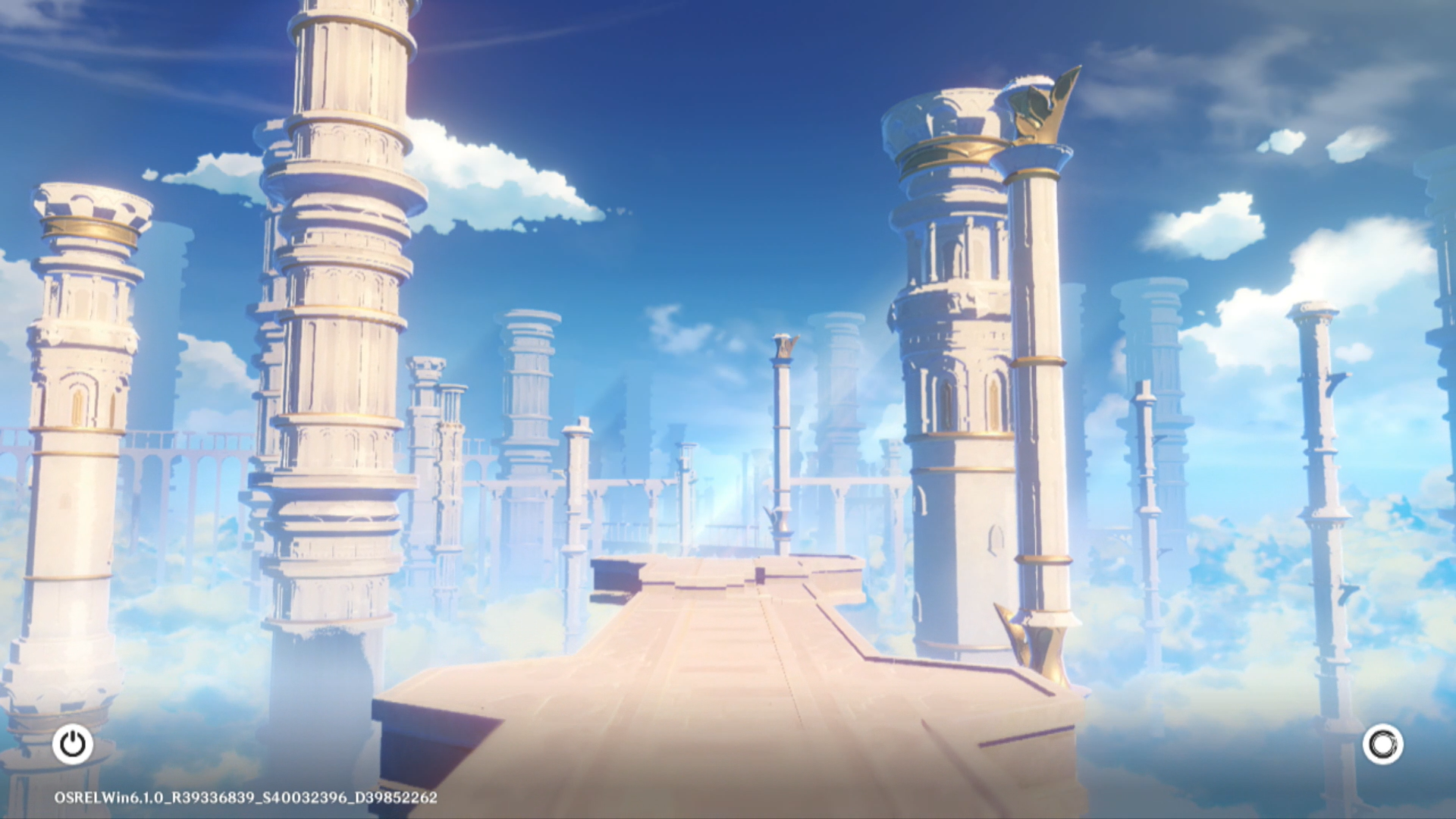
Task: Open the circular ring icon button
Action: point(1382,744)
